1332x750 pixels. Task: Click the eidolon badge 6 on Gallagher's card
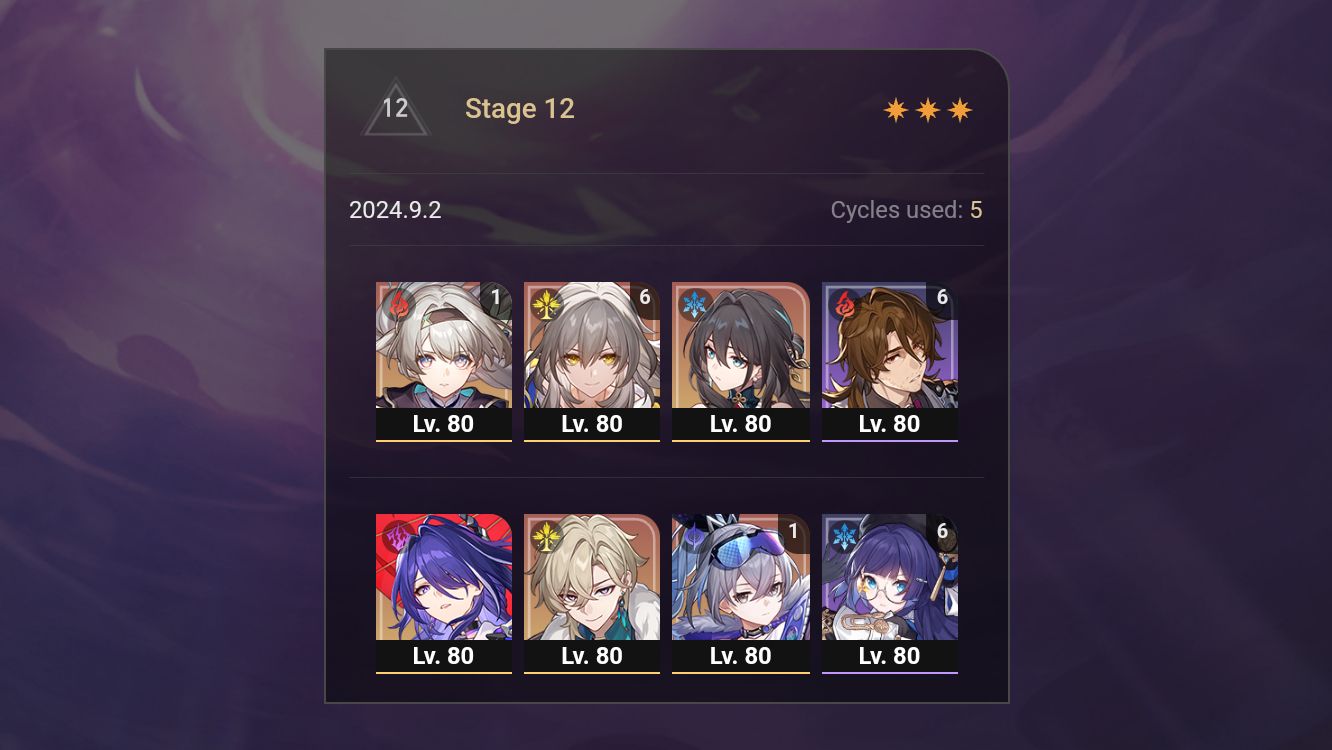pos(941,297)
